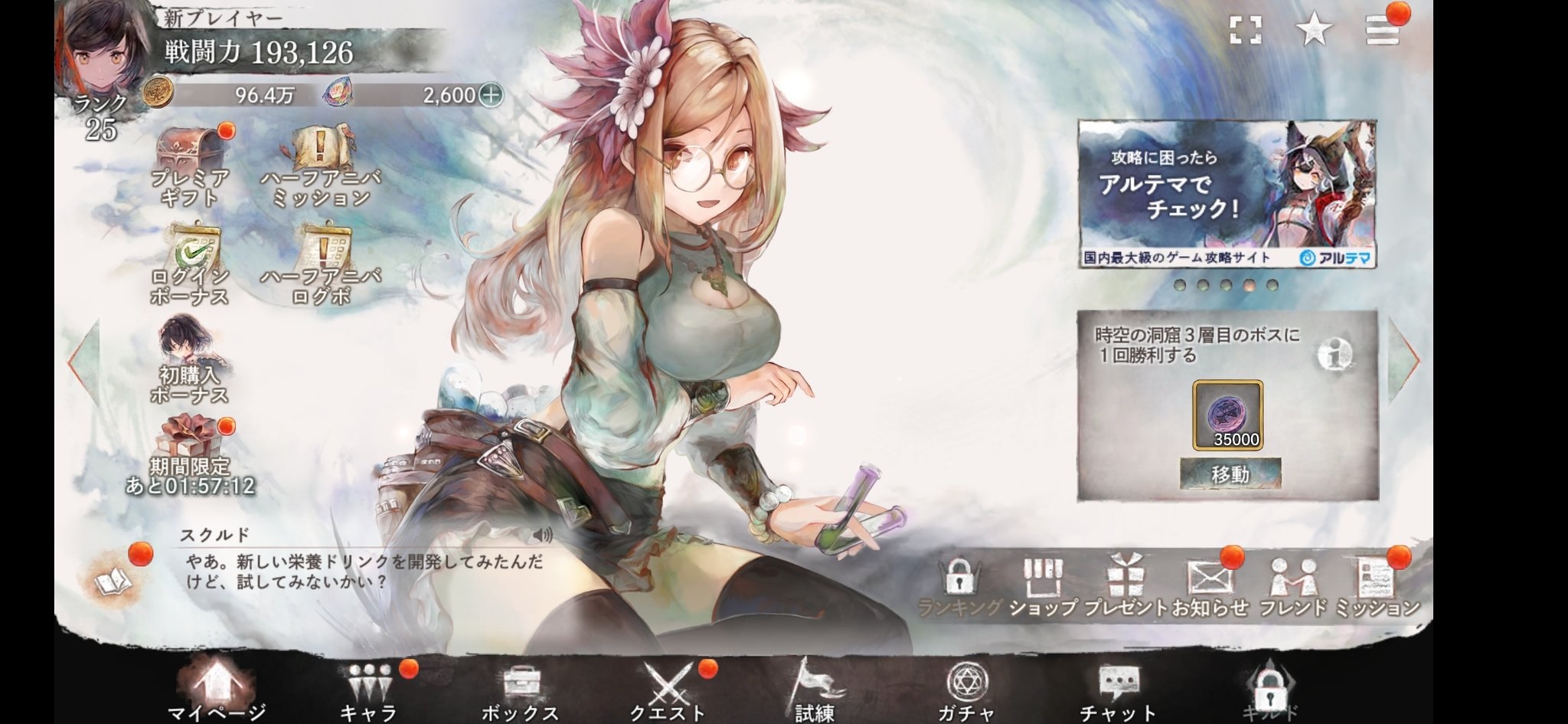Toggle the fullscreen view bracket icon

click(x=1245, y=30)
